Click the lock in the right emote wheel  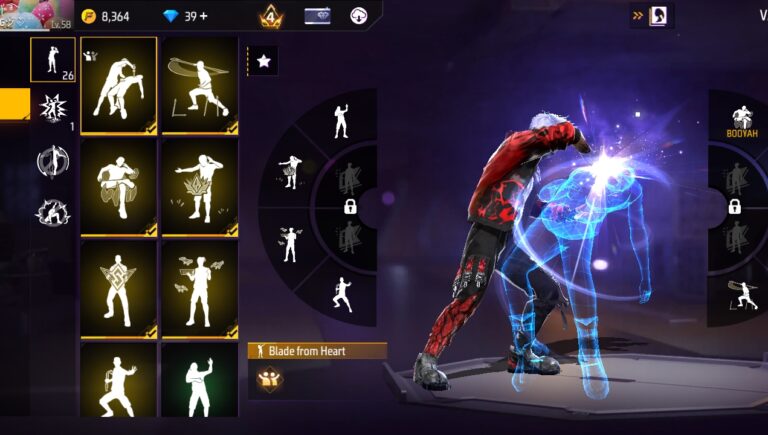pos(734,207)
